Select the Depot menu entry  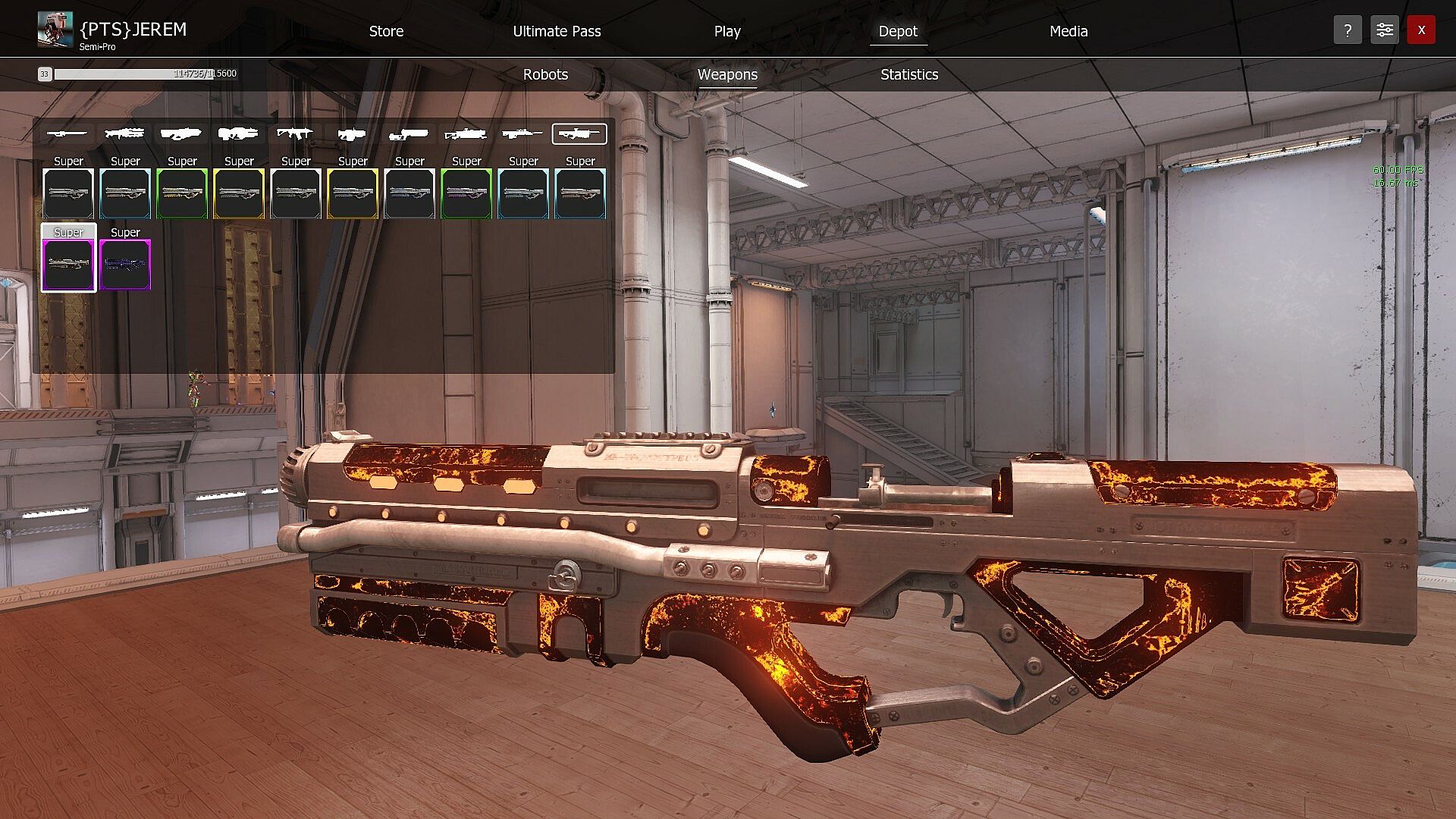point(898,31)
